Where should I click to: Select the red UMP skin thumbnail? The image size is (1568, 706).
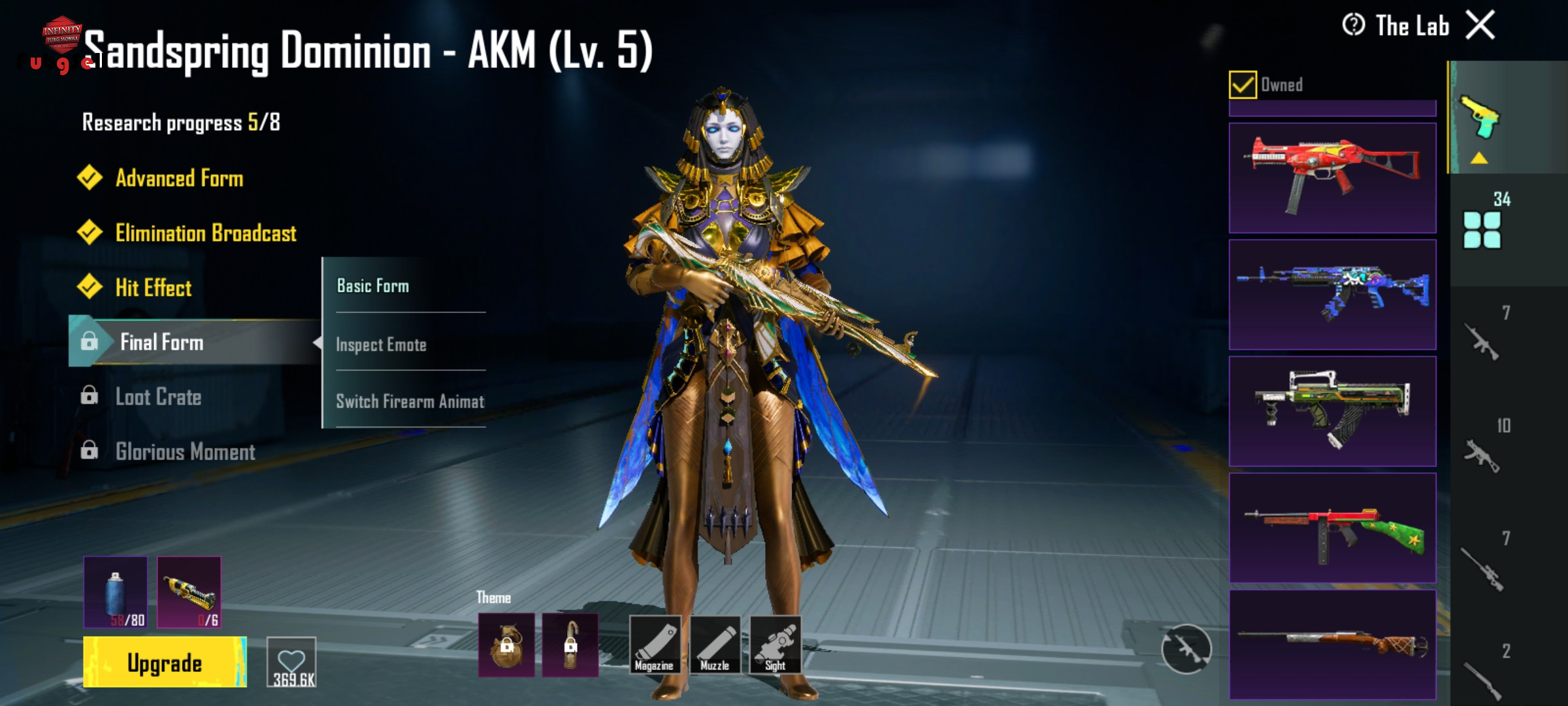click(1332, 178)
